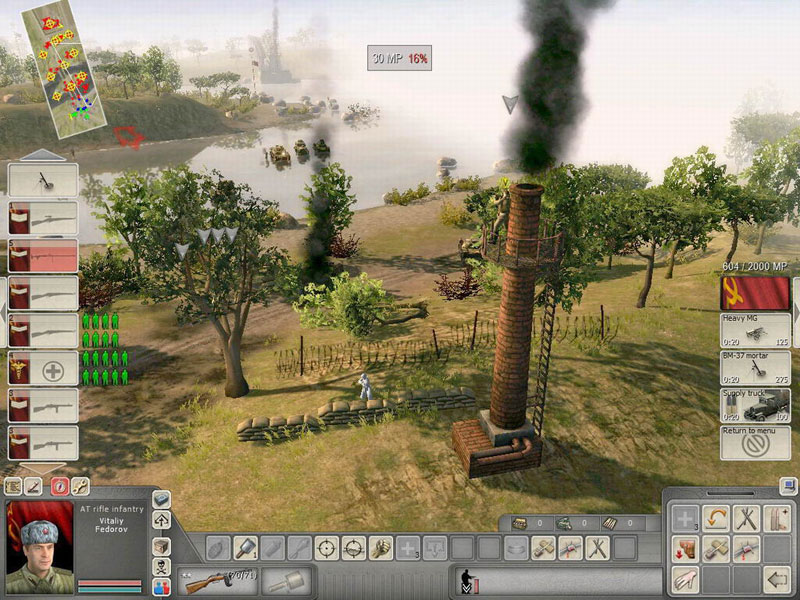Select the medic squad with cross icon
Screen dimensions: 800x600
[43, 368]
